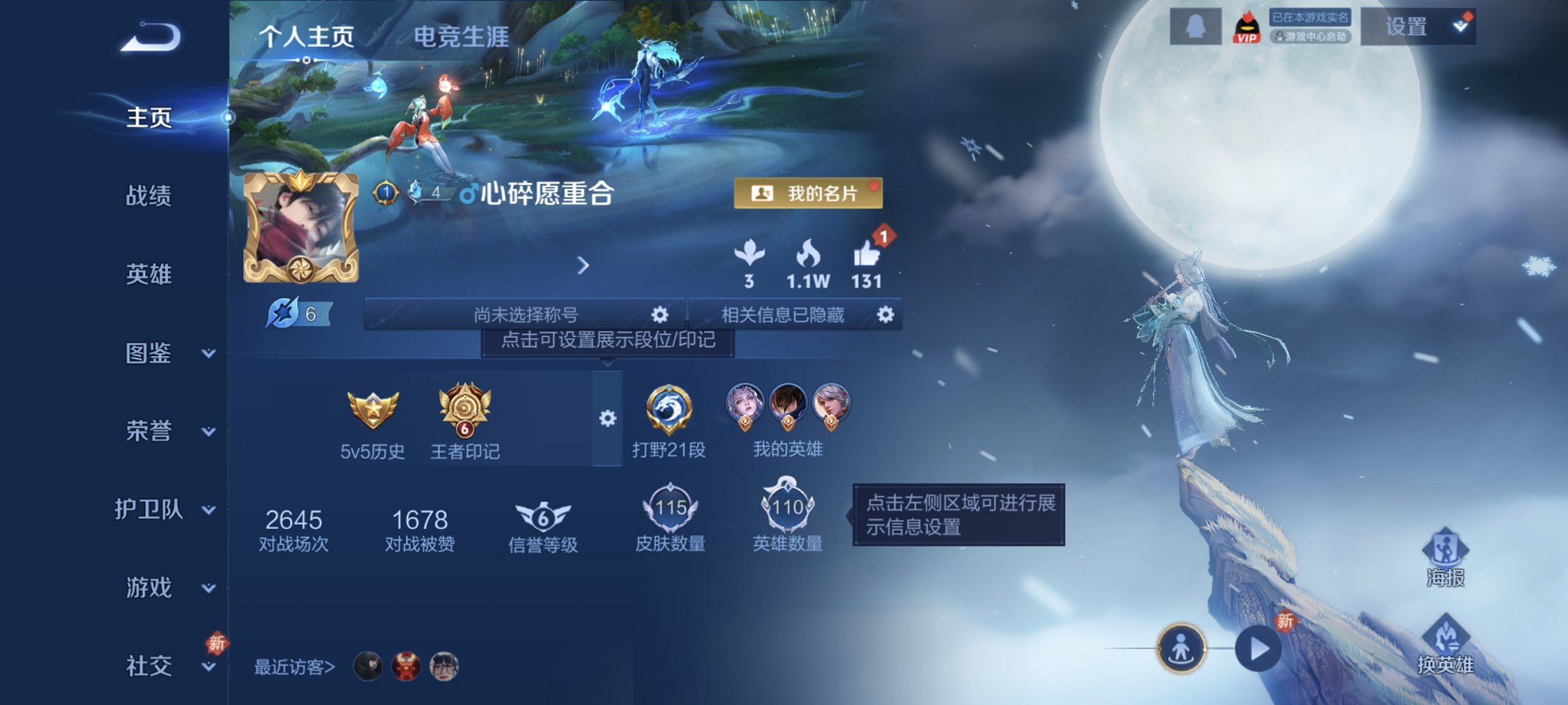Click the QQ account icon at top right
The height and width of the screenshot is (705, 1568).
1195,28
